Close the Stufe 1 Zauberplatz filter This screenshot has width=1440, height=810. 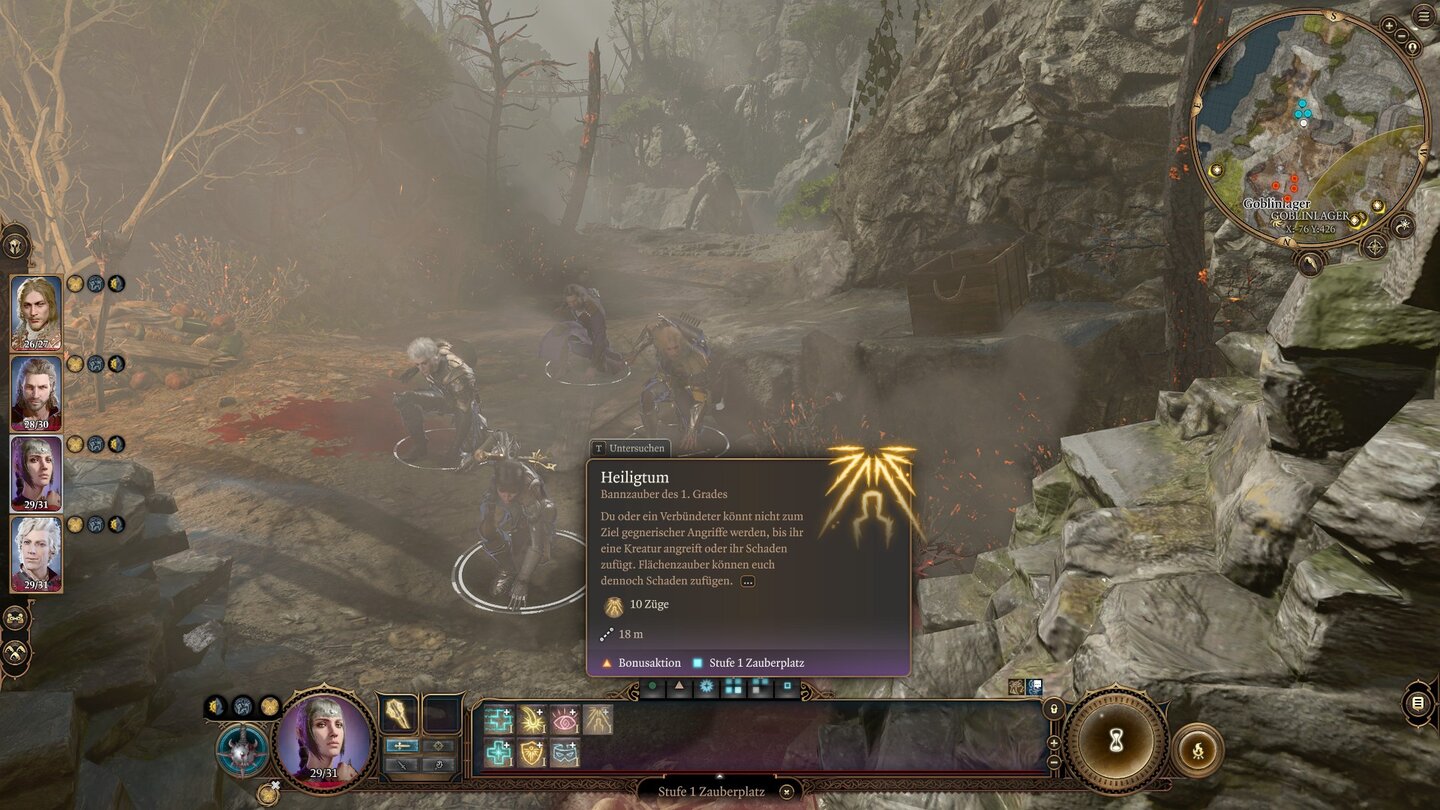tap(787, 792)
